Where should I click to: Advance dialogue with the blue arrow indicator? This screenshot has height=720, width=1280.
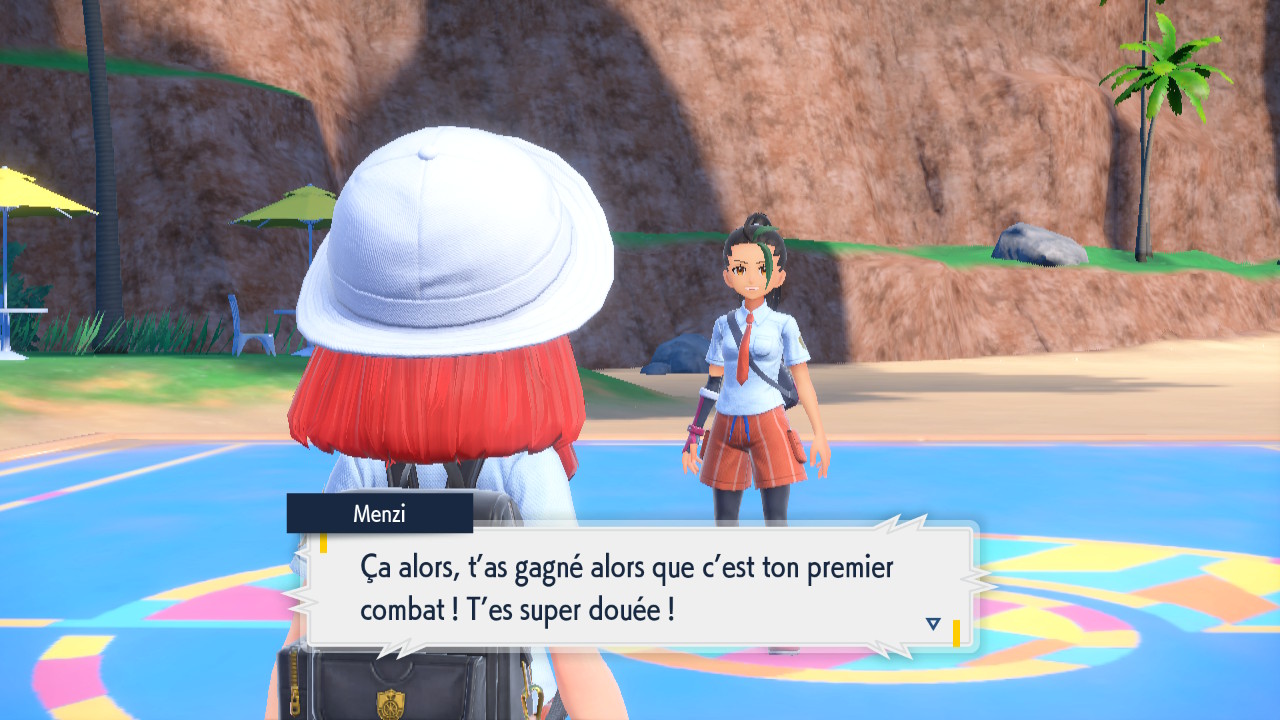click(933, 624)
